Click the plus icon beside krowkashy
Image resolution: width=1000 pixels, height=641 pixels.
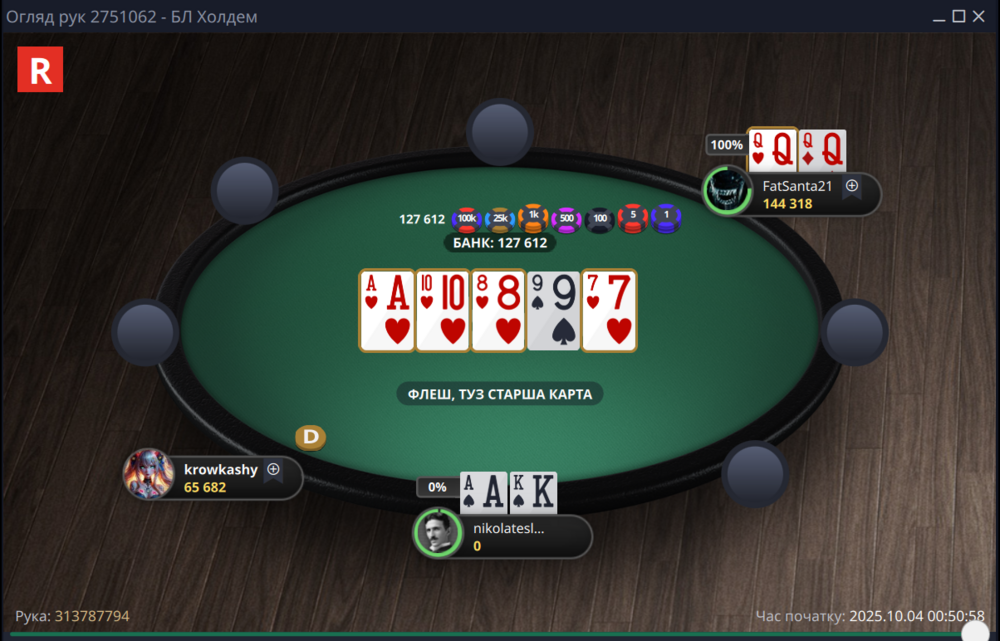pos(272,469)
